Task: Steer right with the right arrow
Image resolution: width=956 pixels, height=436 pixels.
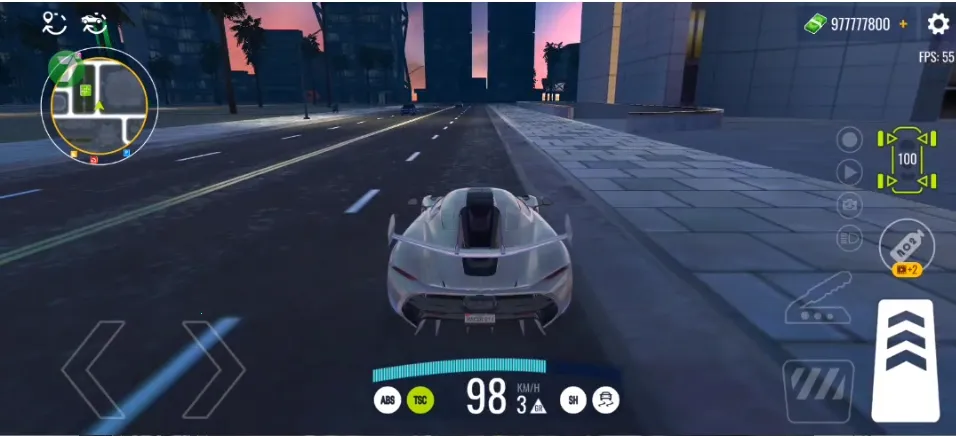Action: [213, 369]
